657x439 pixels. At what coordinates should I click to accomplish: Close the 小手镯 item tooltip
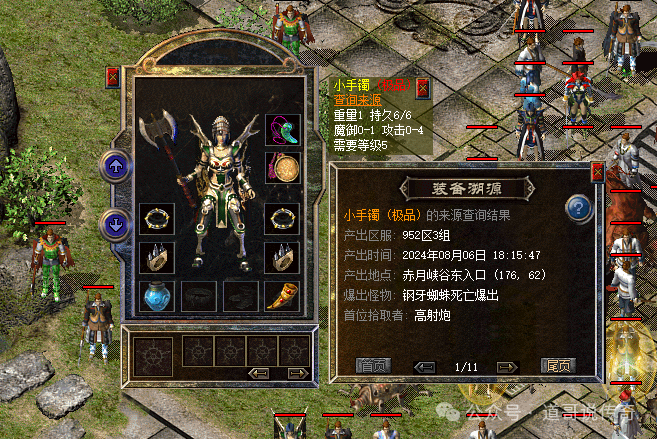coord(423,87)
